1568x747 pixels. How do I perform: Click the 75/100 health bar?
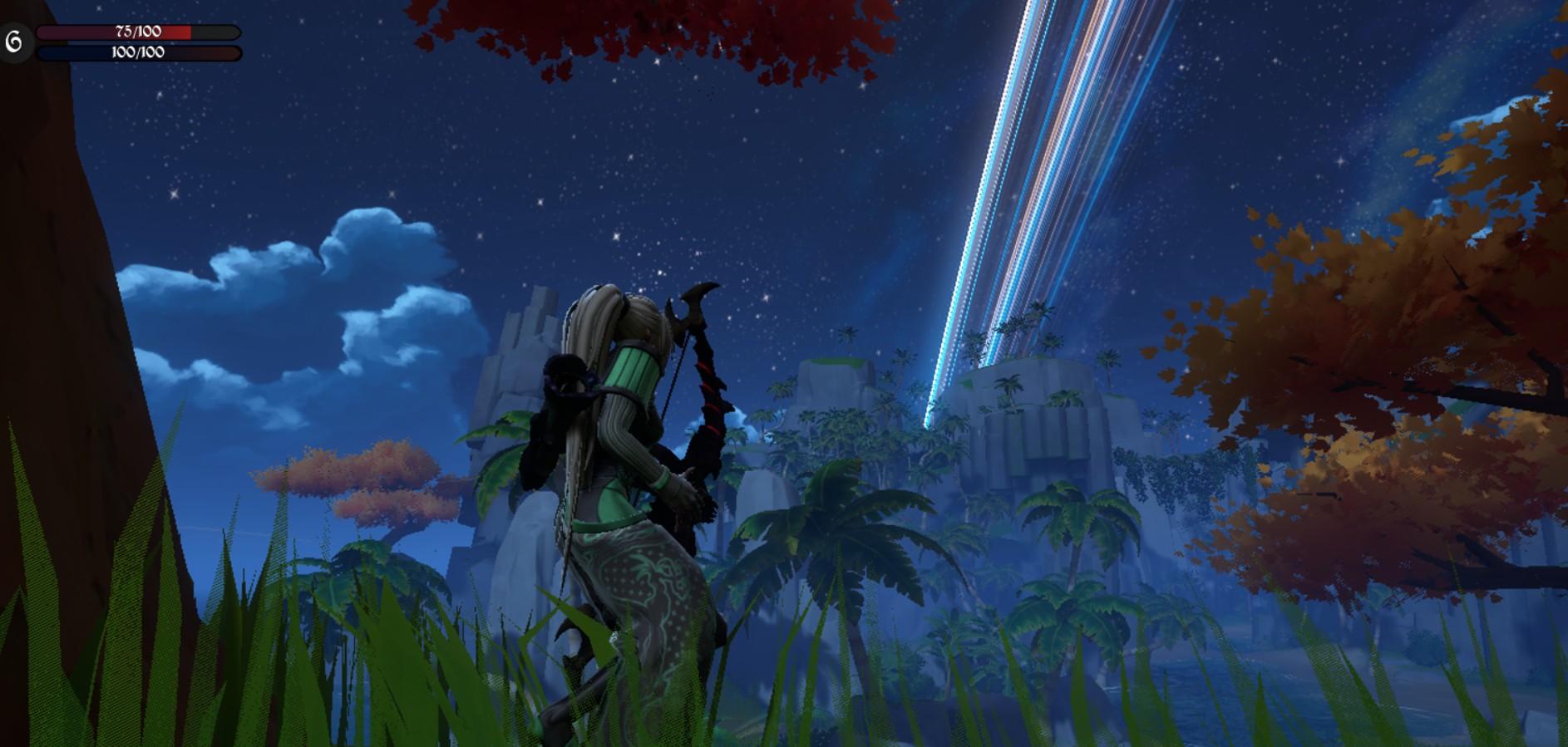tap(137, 33)
